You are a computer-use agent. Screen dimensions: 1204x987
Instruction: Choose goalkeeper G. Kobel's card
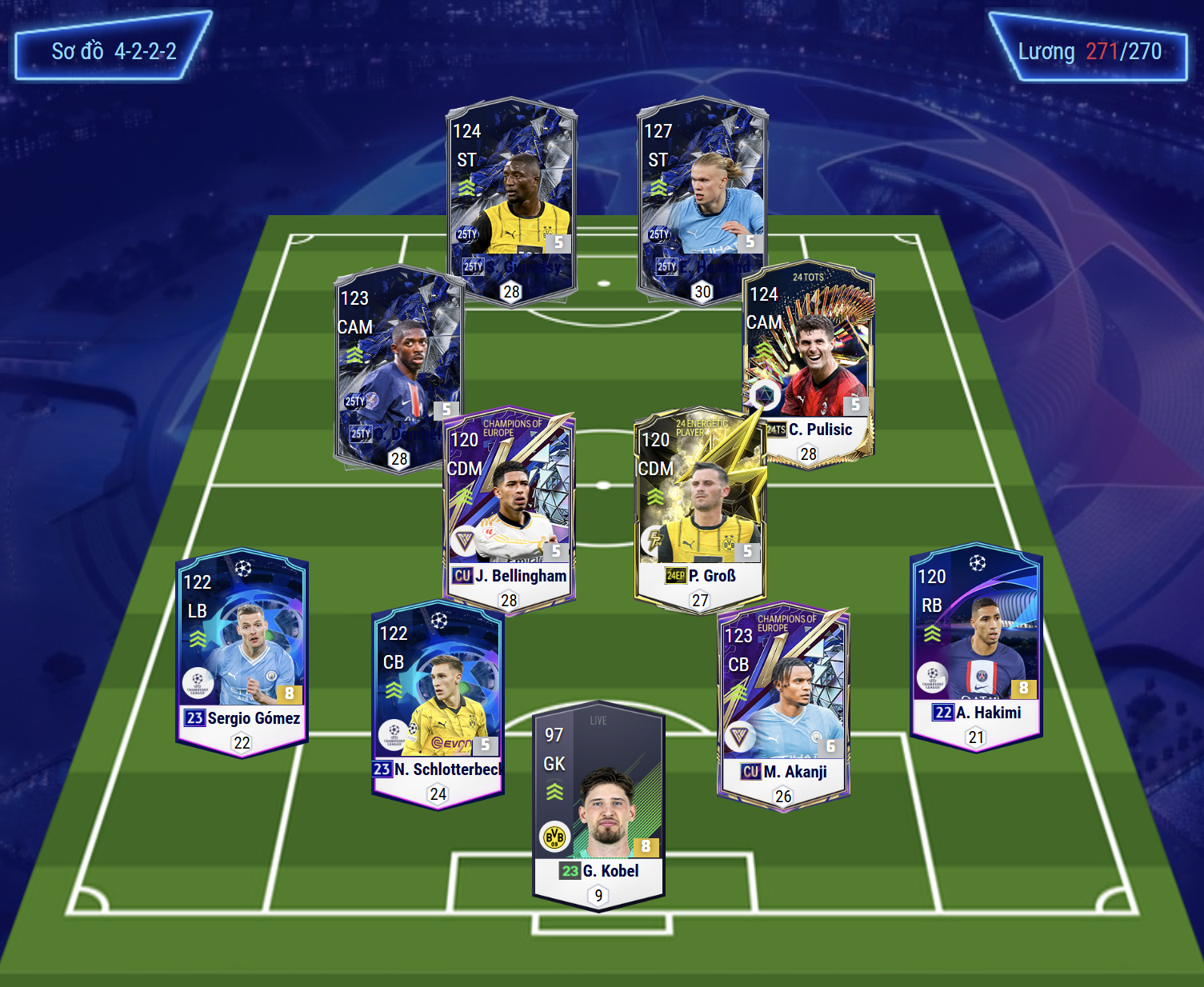coord(598,808)
